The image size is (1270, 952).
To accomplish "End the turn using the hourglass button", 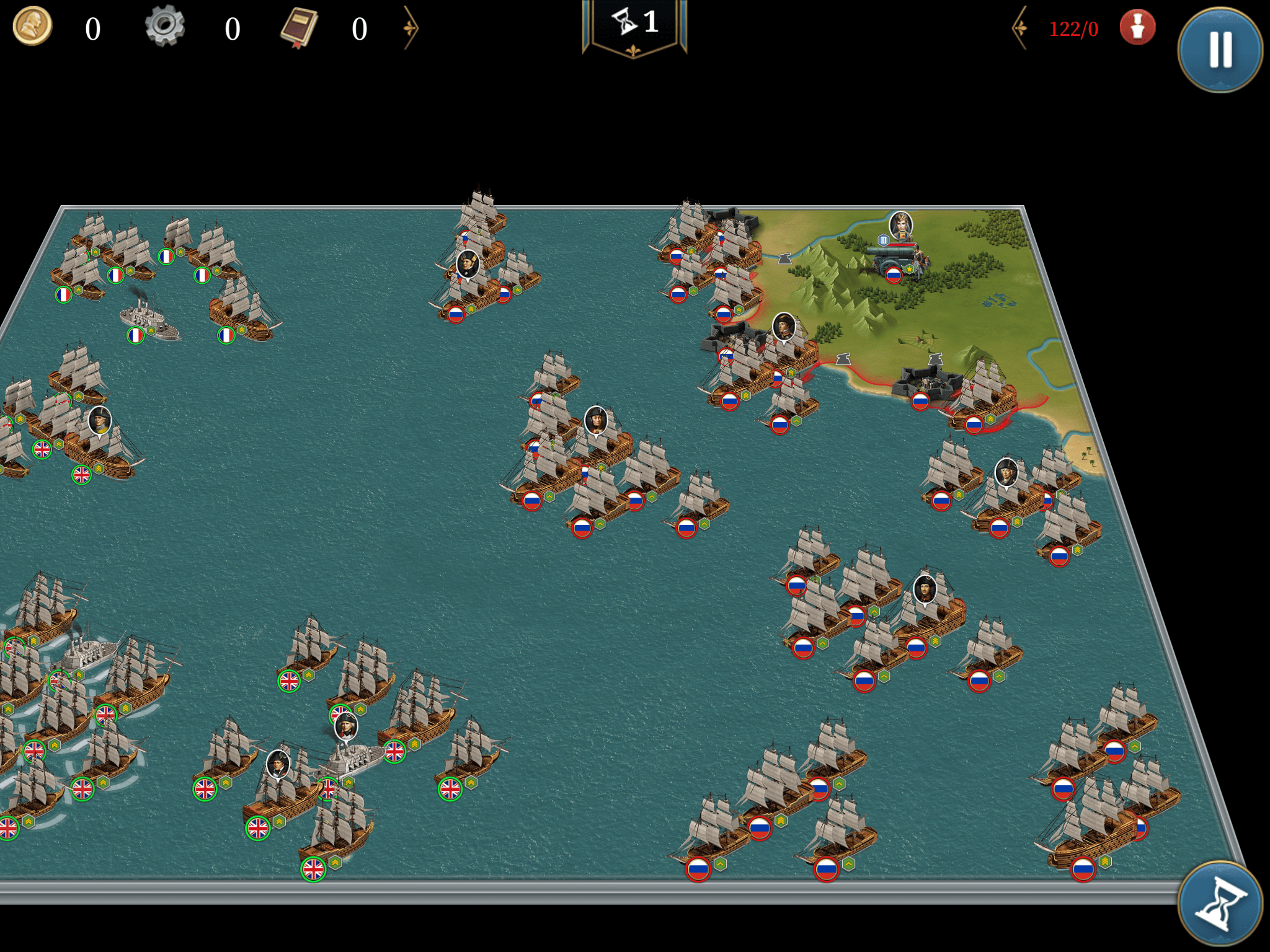I will (1220, 904).
